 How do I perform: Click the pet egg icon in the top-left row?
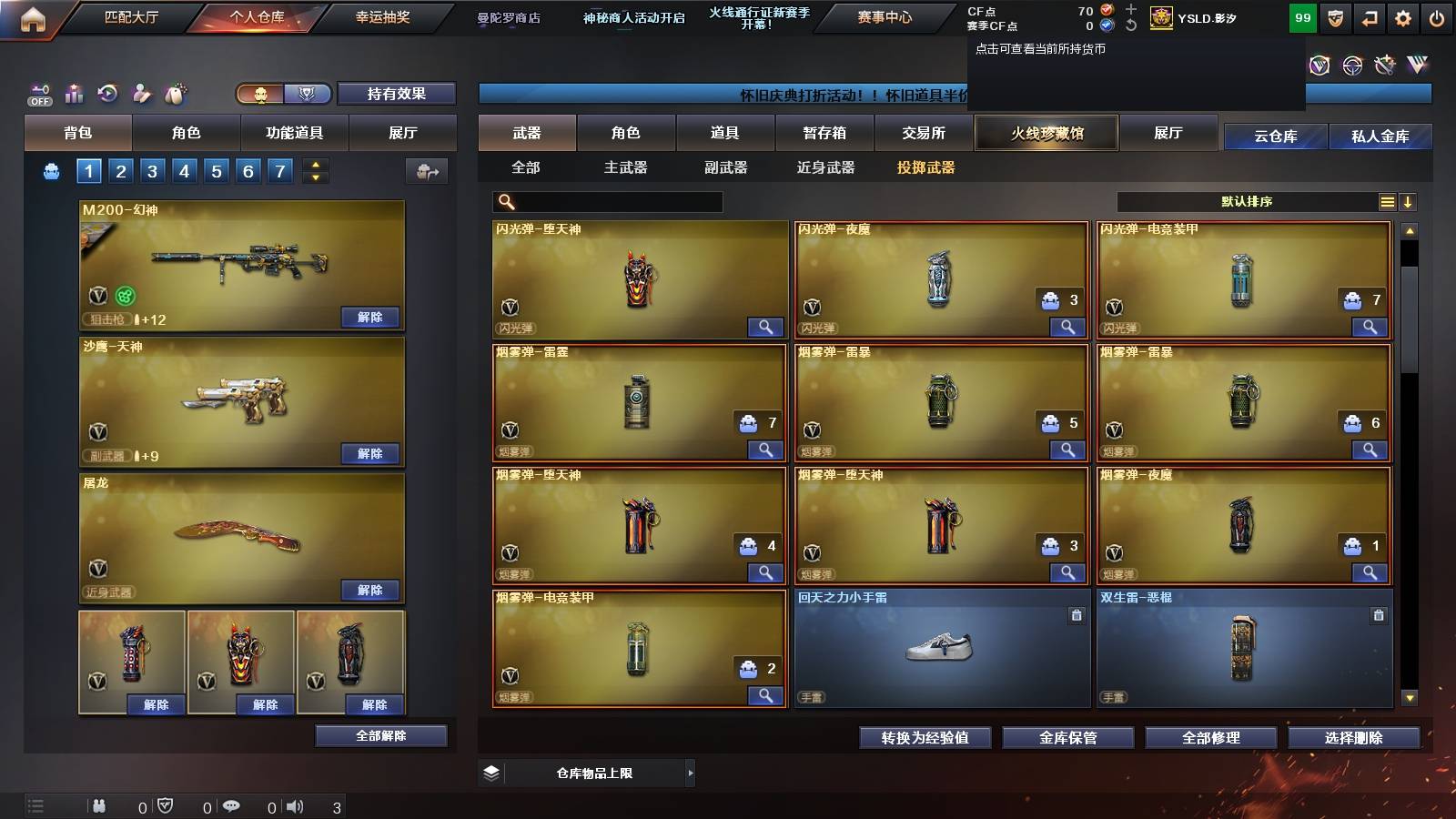pos(174,92)
